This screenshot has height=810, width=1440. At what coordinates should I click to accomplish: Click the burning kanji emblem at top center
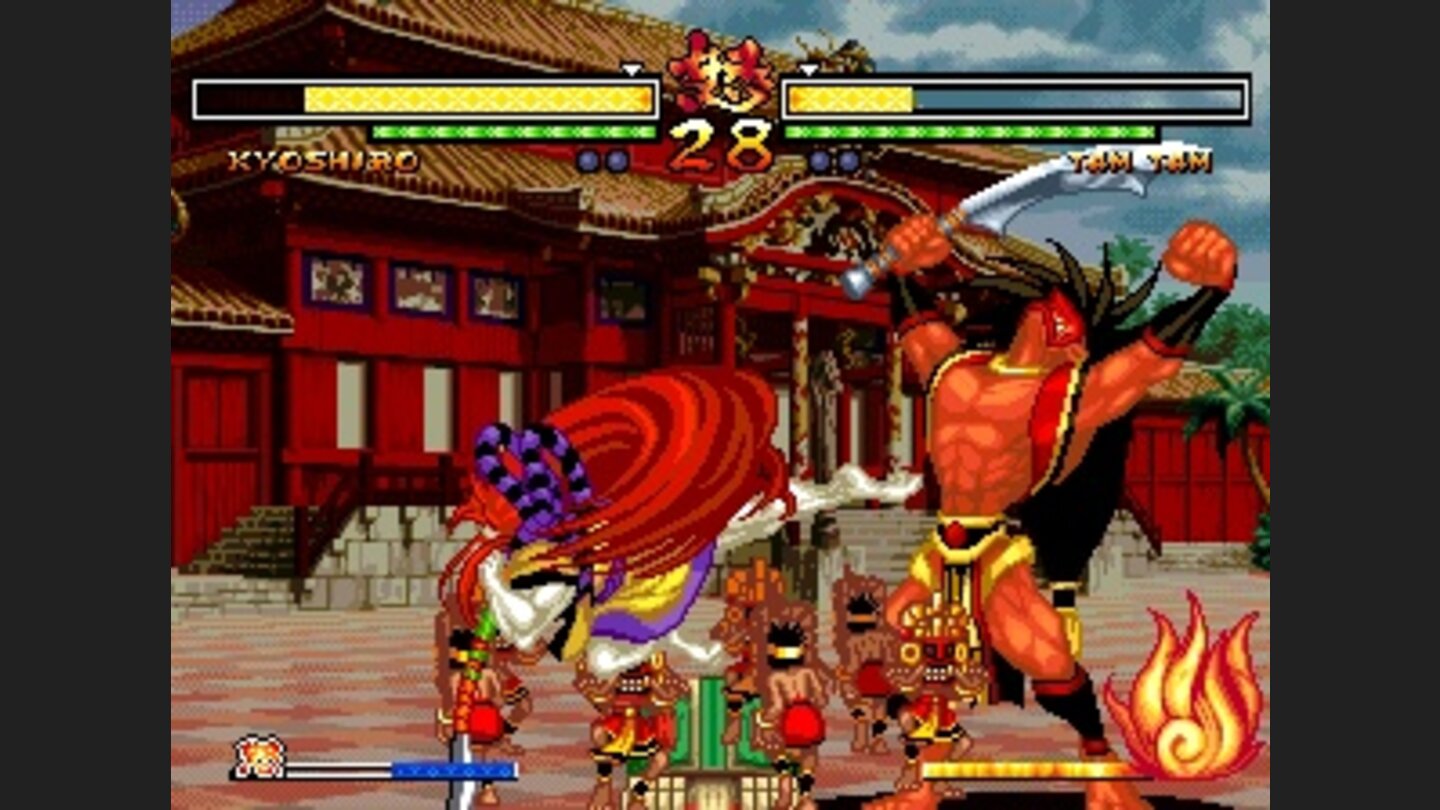click(x=720, y=75)
